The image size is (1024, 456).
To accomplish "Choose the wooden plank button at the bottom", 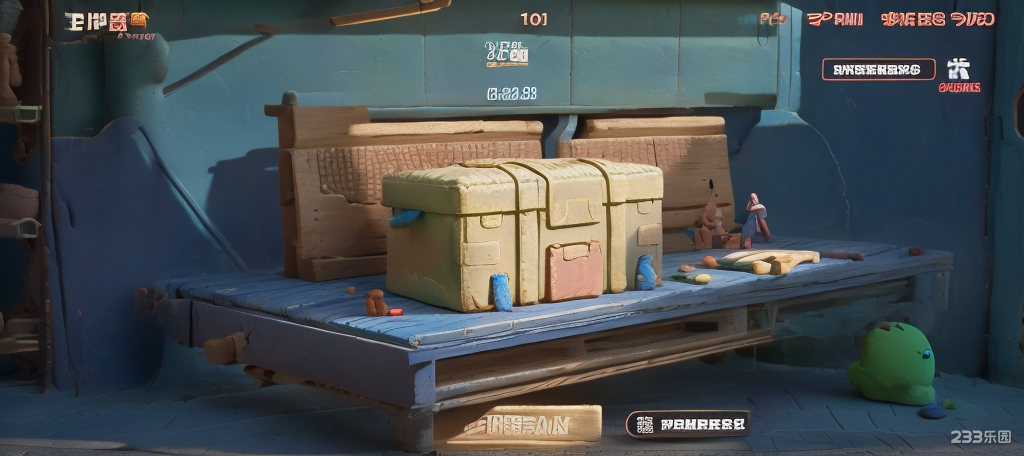I will click(x=519, y=424).
